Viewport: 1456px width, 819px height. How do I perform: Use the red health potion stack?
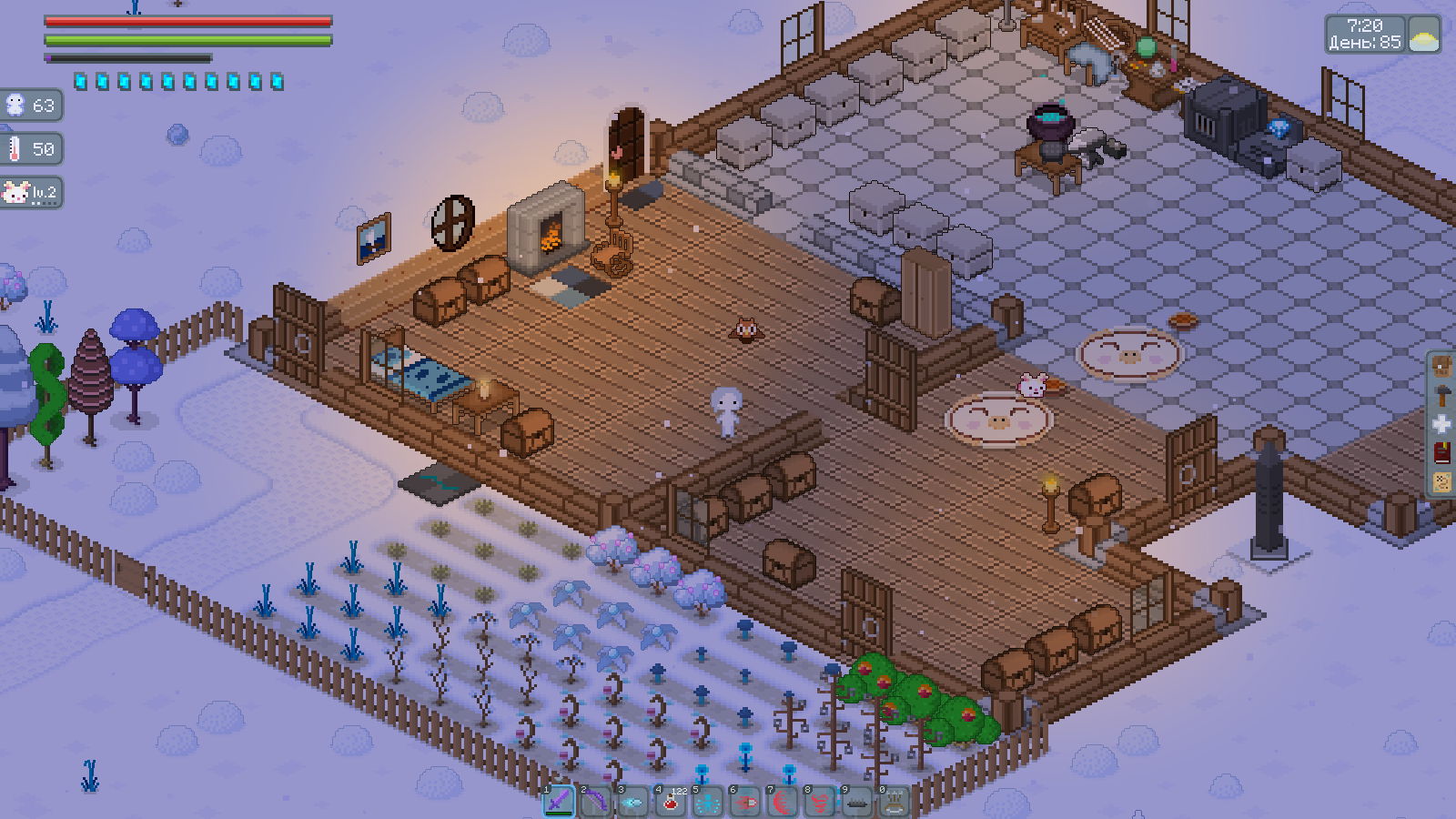[x=671, y=802]
